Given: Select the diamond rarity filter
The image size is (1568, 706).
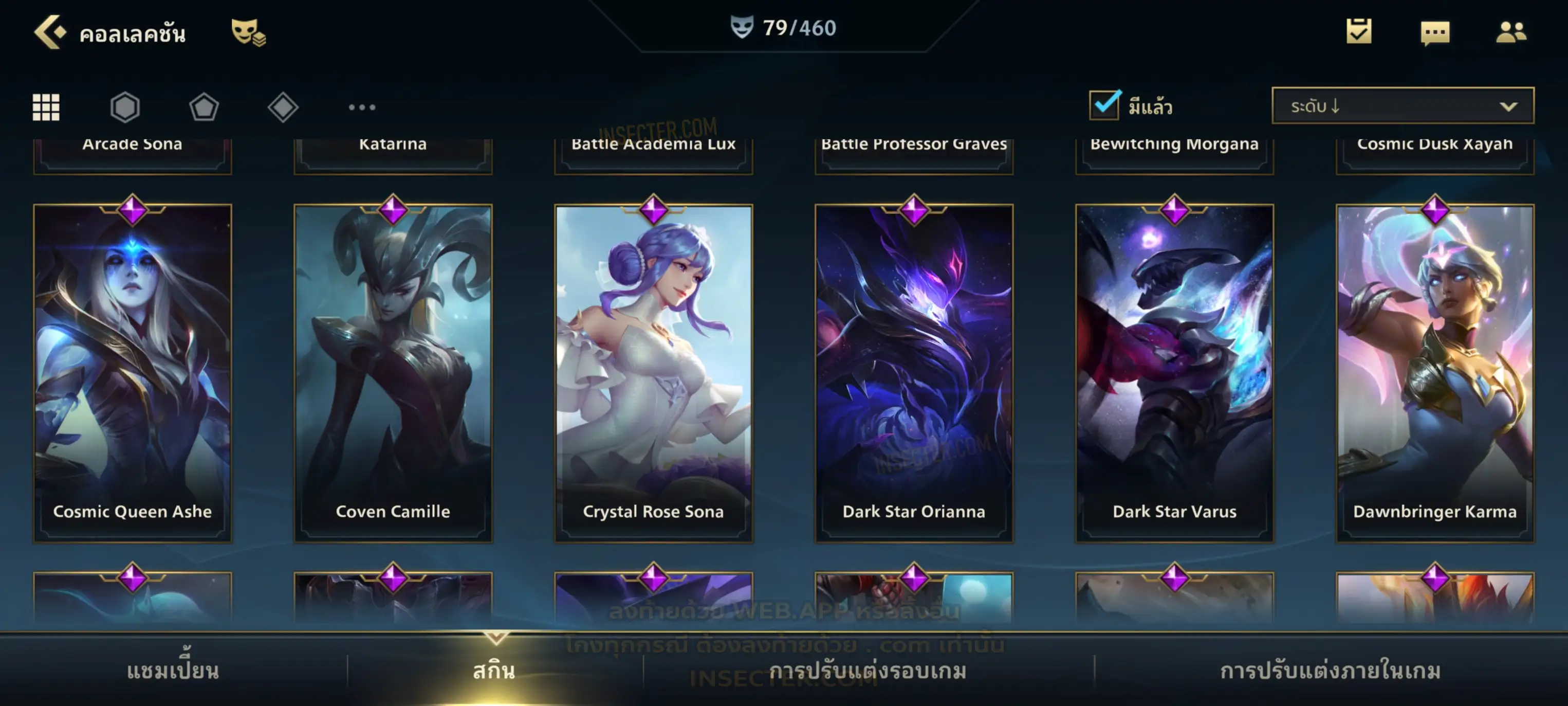Looking at the screenshot, I should pos(283,107).
